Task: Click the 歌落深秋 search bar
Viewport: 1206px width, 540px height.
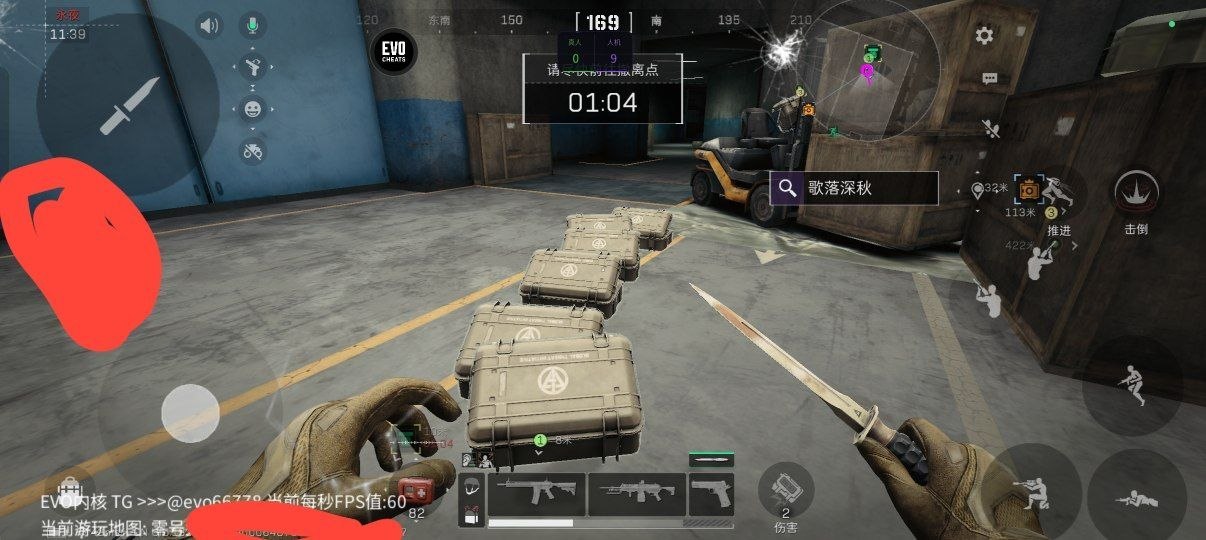Action: pos(854,188)
